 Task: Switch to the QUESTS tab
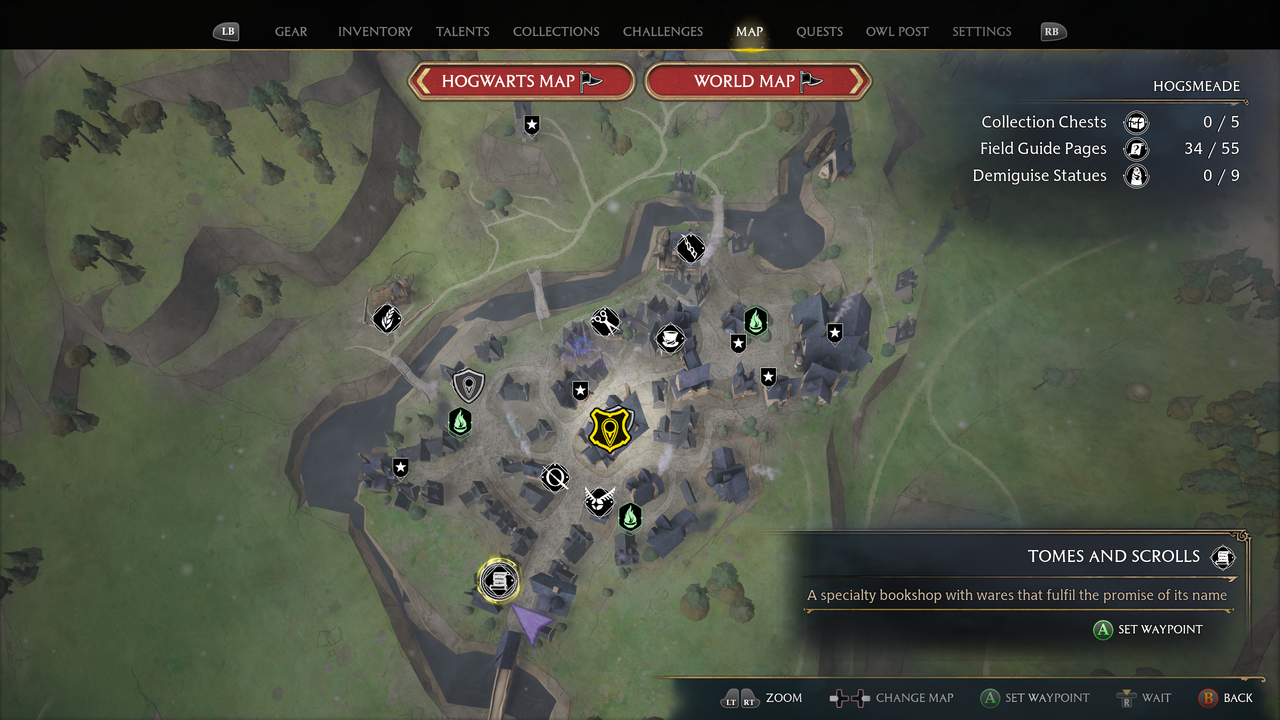point(819,31)
